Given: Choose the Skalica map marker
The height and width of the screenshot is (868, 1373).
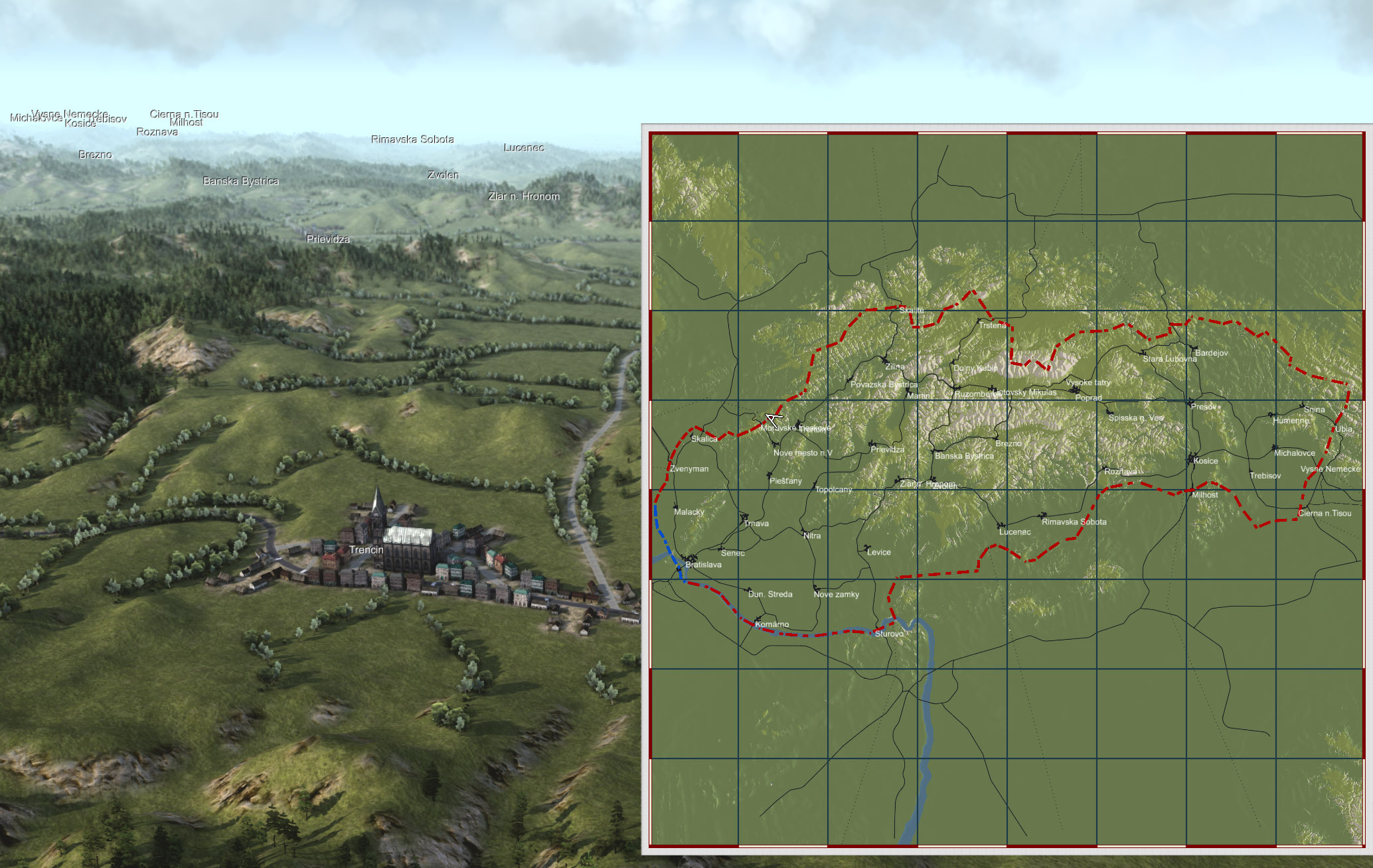Looking at the screenshot, I should pyautogui.click(x=704, y=439).
